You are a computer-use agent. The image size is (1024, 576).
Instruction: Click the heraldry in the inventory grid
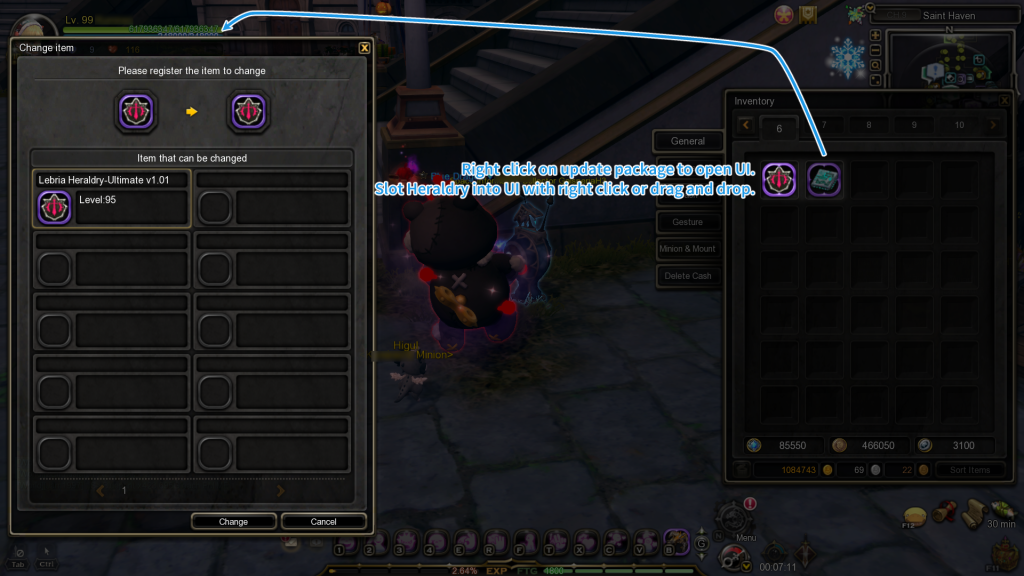pyautogui.click(x=779, y=179)
